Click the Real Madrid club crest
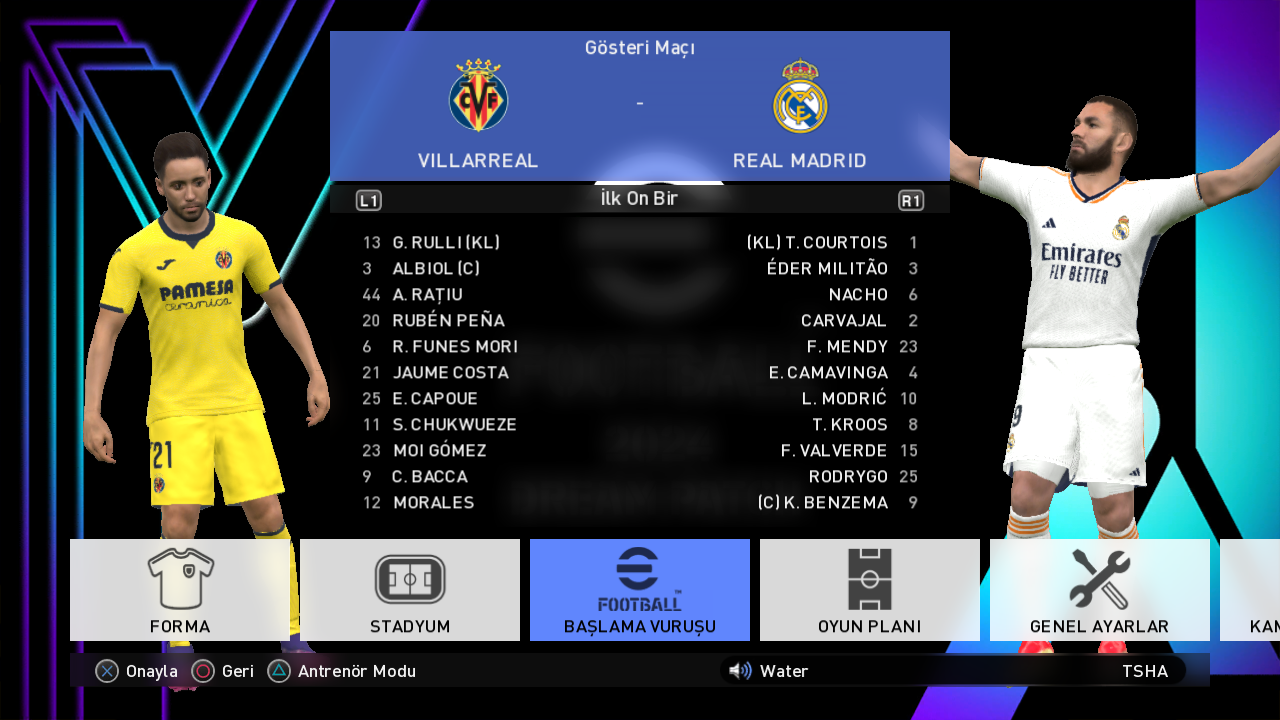 click(x=800, y=97)
